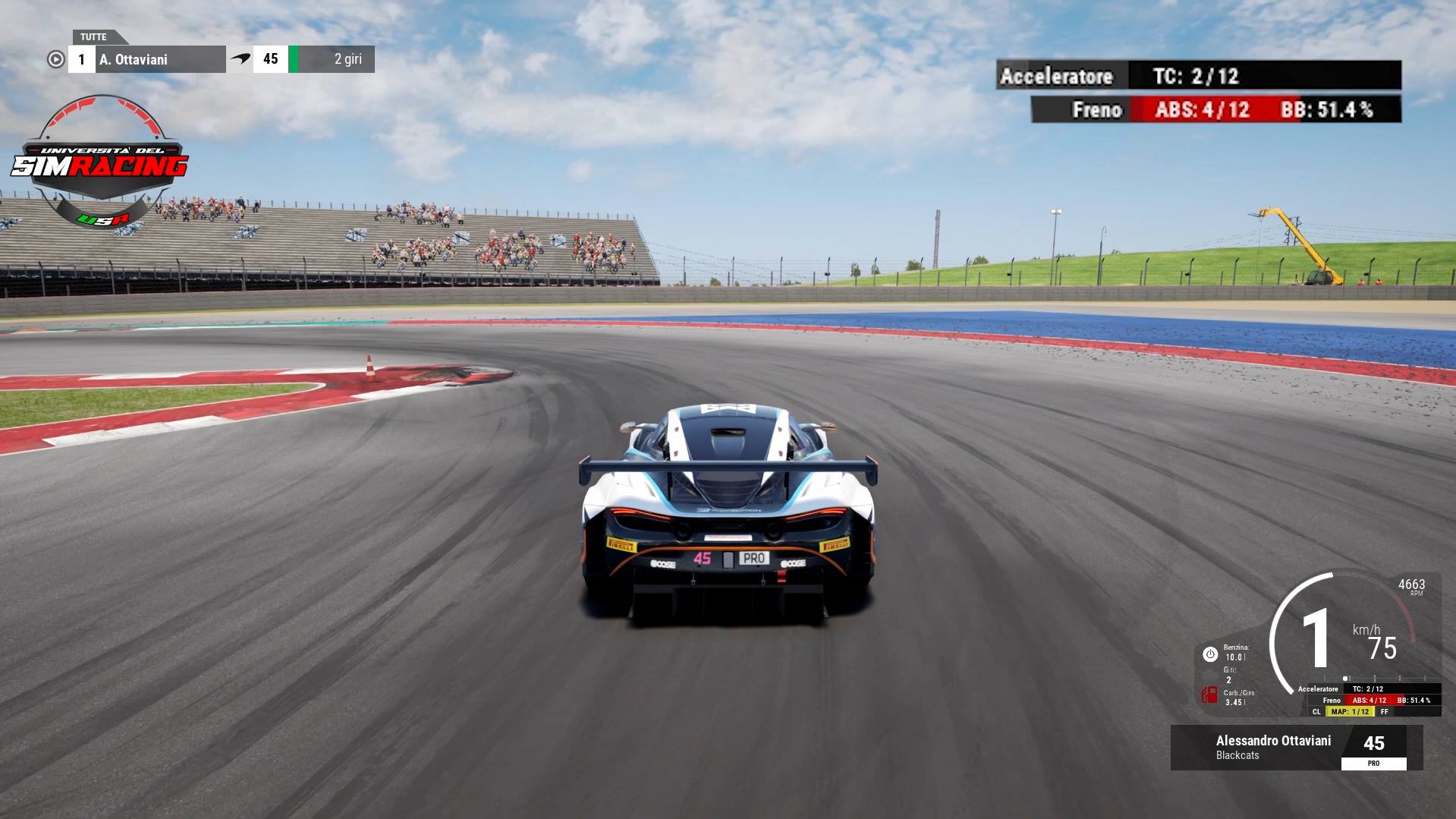Screen dimensions: 1456x819
Task: Select the TUTTE class filter tab
Action: [x=95, y=36]
